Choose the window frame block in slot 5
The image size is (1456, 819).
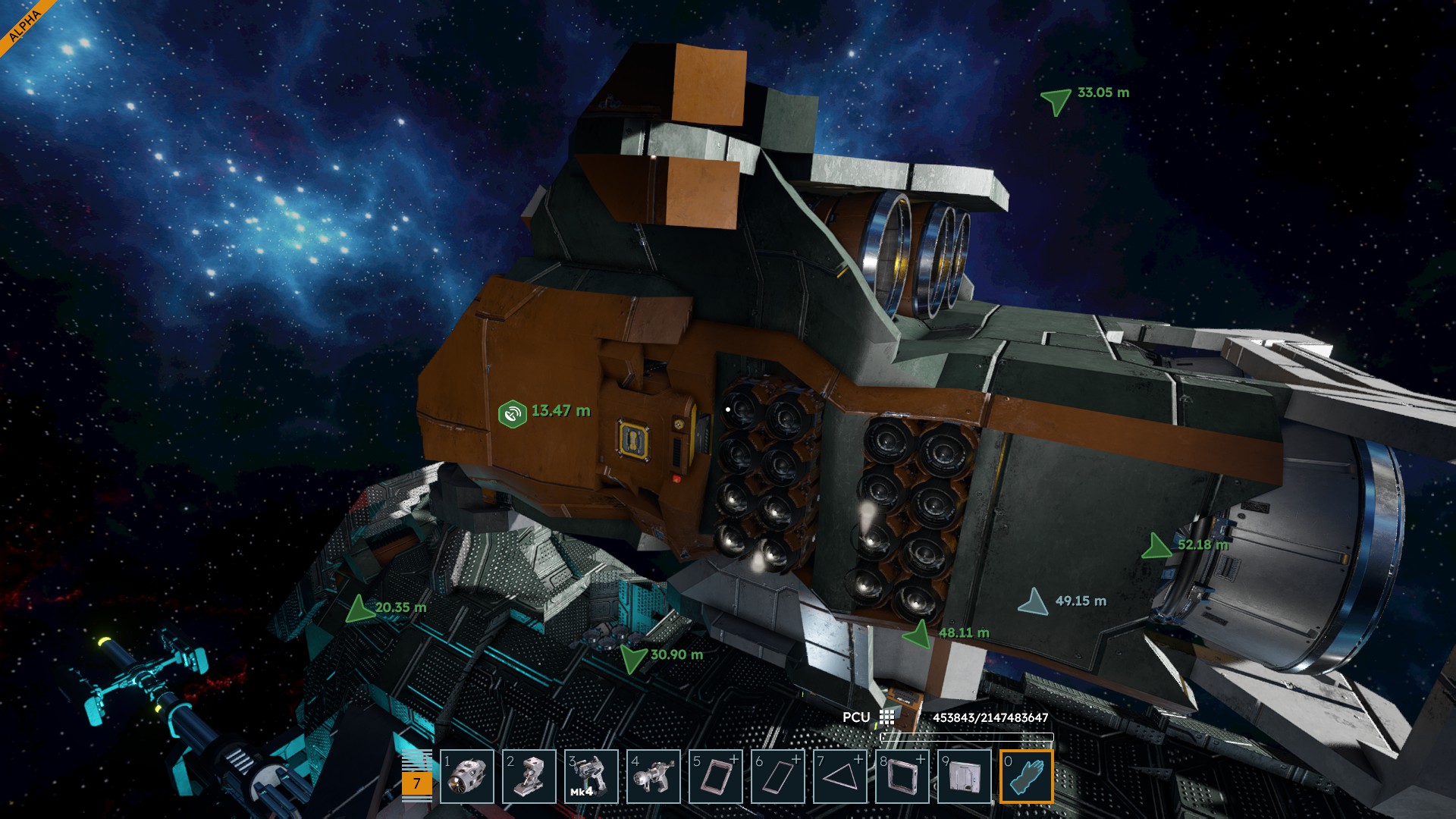click(716, 777)
